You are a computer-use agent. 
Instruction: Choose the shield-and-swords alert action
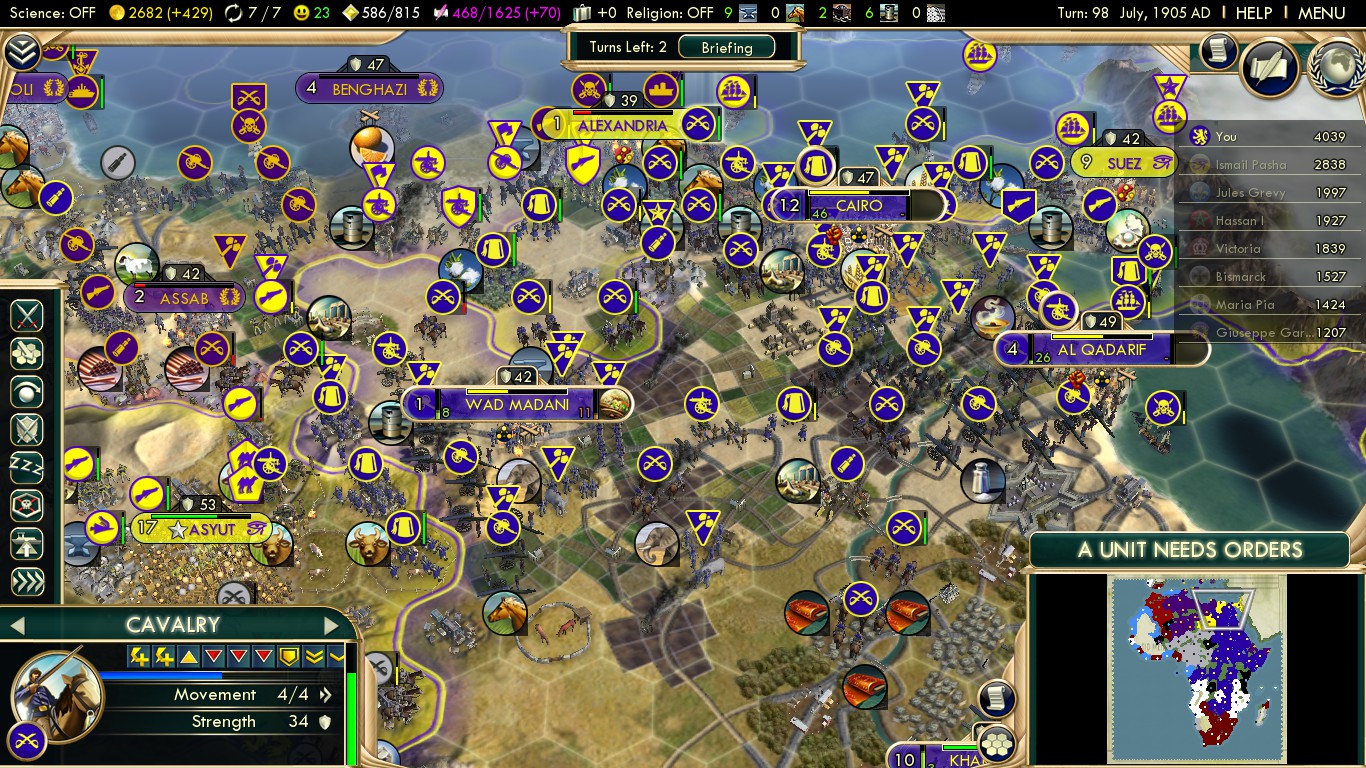click(27, 429)
